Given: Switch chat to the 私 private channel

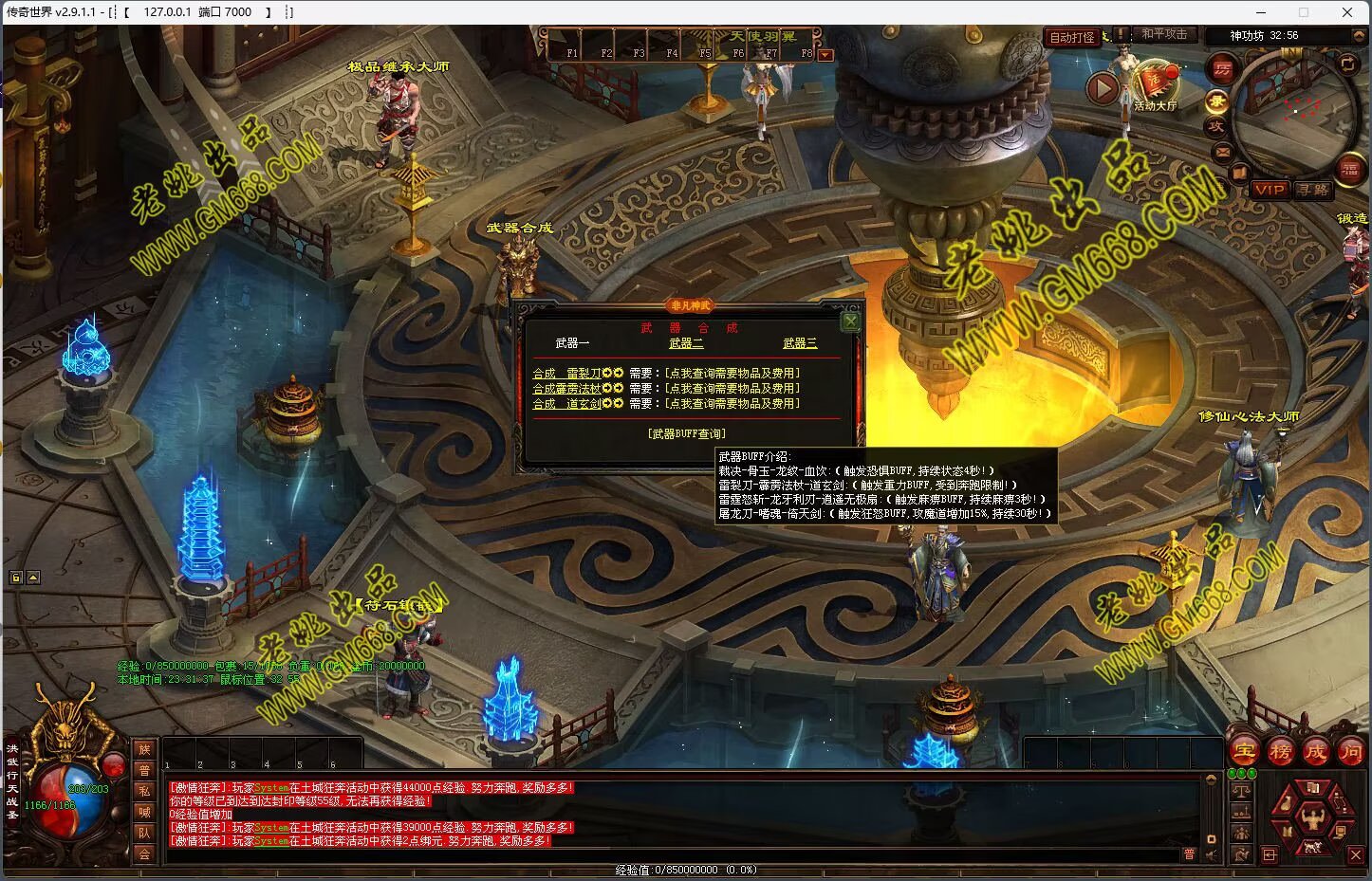Looking at the screenshot, I should [x=144, y=791].
